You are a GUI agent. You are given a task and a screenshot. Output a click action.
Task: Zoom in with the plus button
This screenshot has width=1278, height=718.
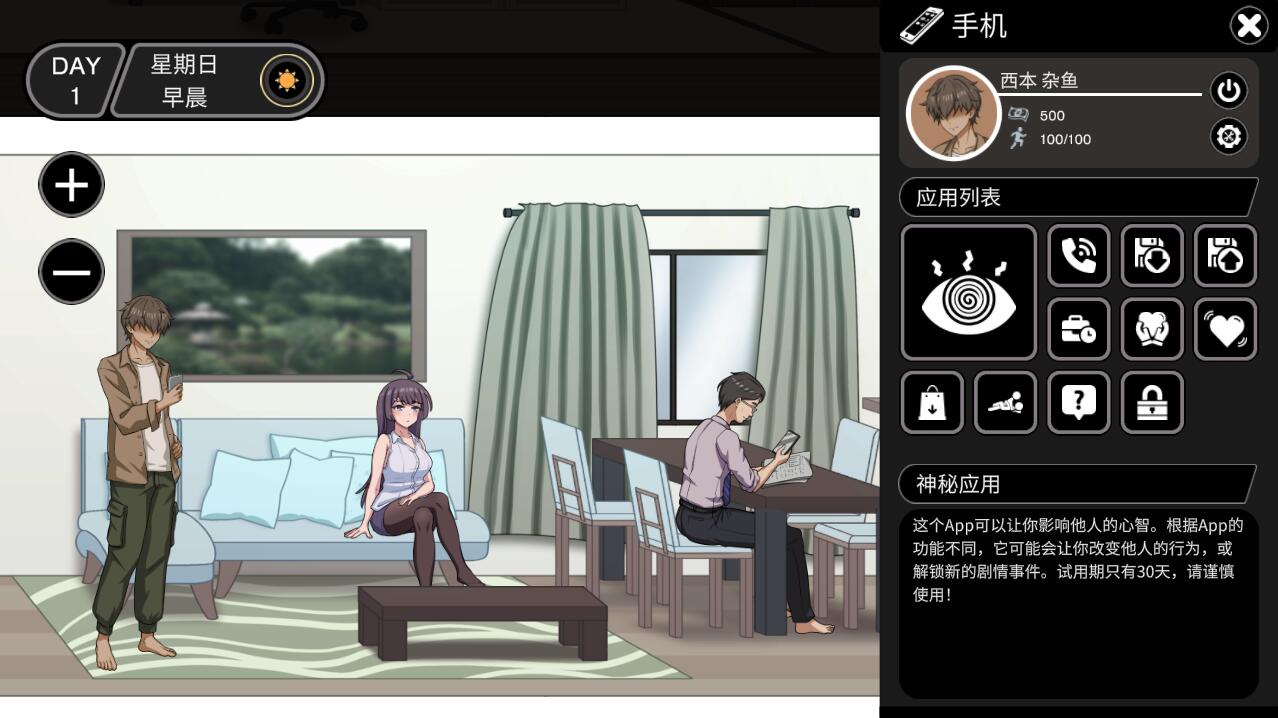(71, 185)
